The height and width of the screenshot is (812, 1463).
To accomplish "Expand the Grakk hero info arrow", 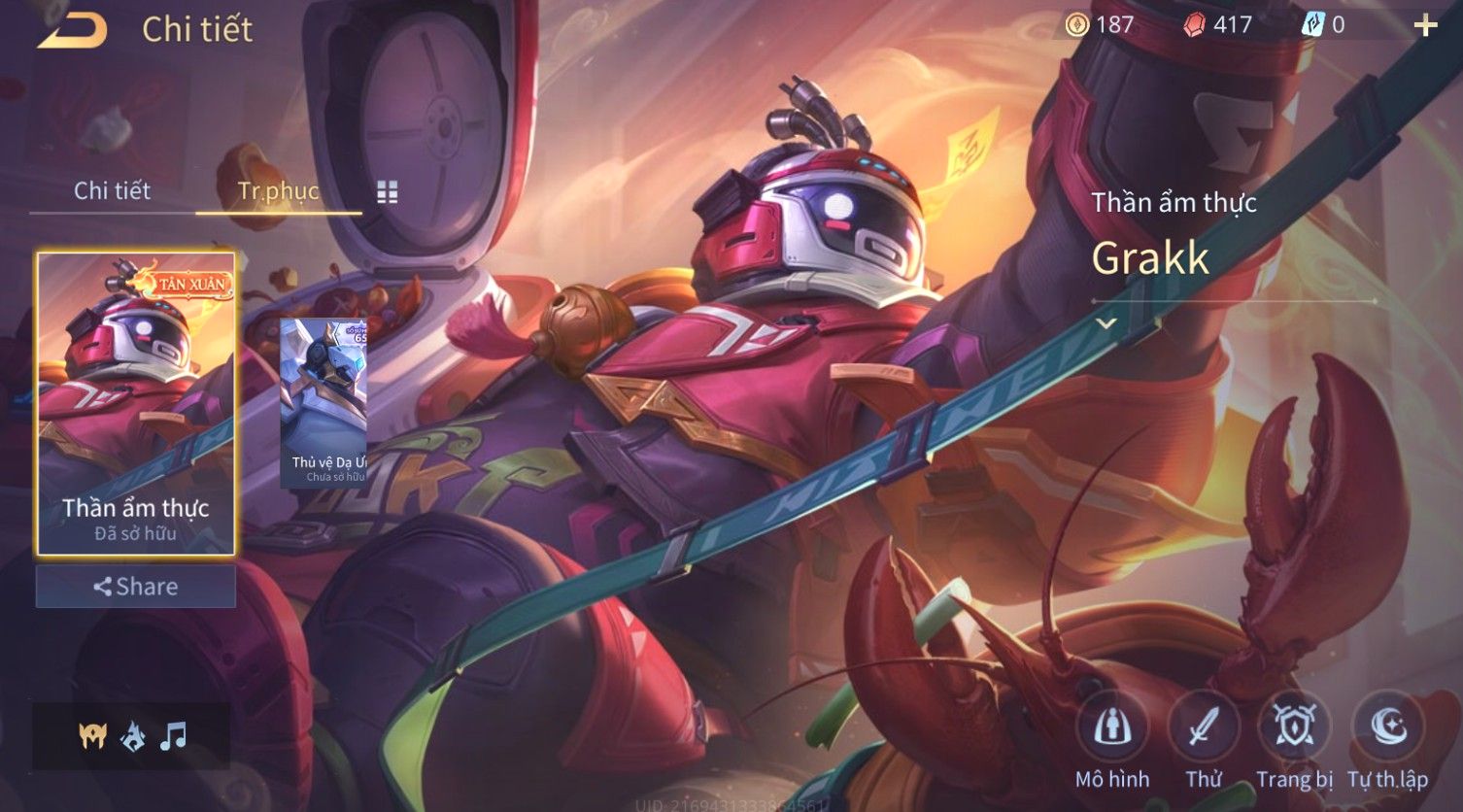I will click(1106, 322).
